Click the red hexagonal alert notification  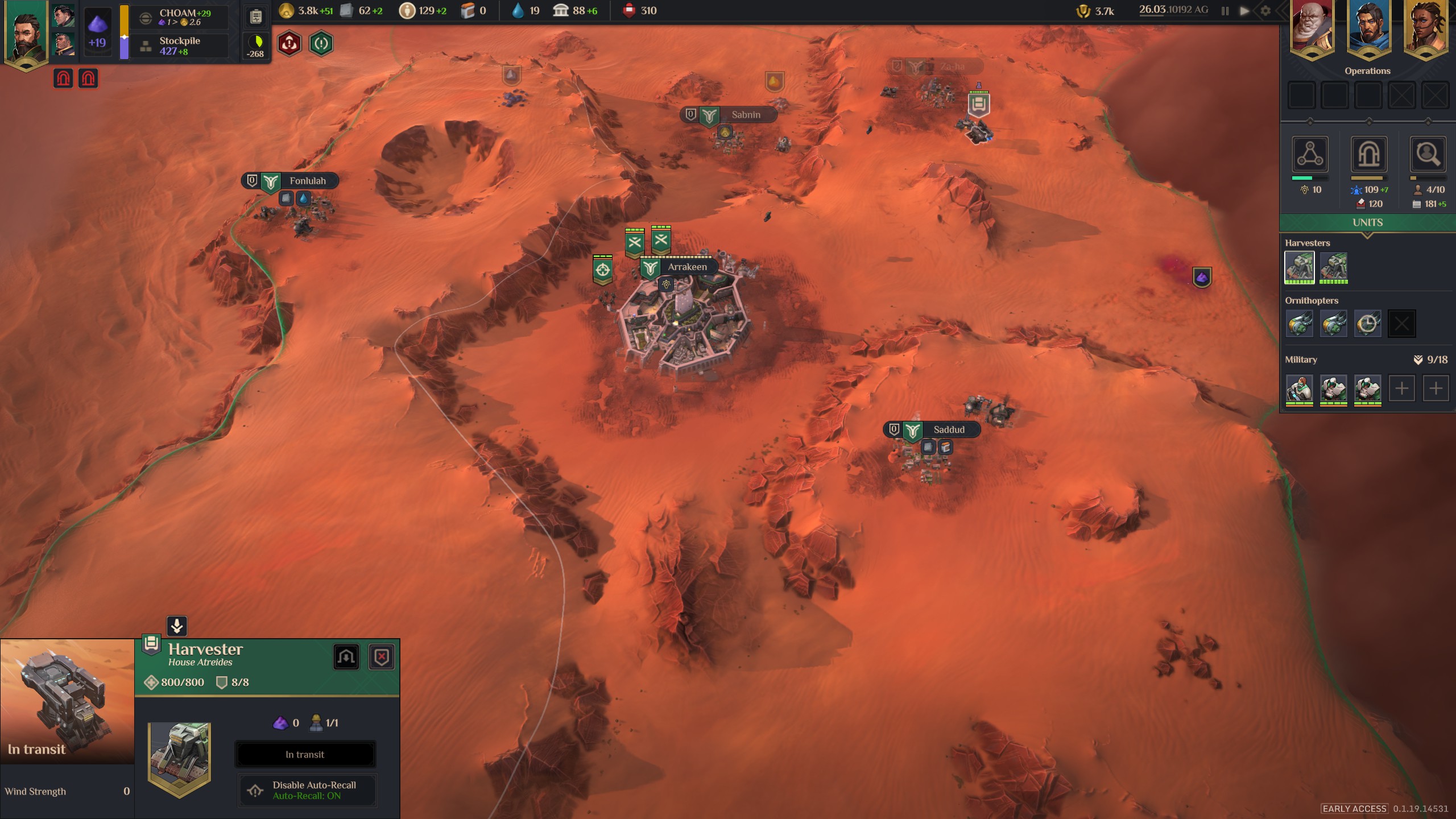(x=289, y=43)
